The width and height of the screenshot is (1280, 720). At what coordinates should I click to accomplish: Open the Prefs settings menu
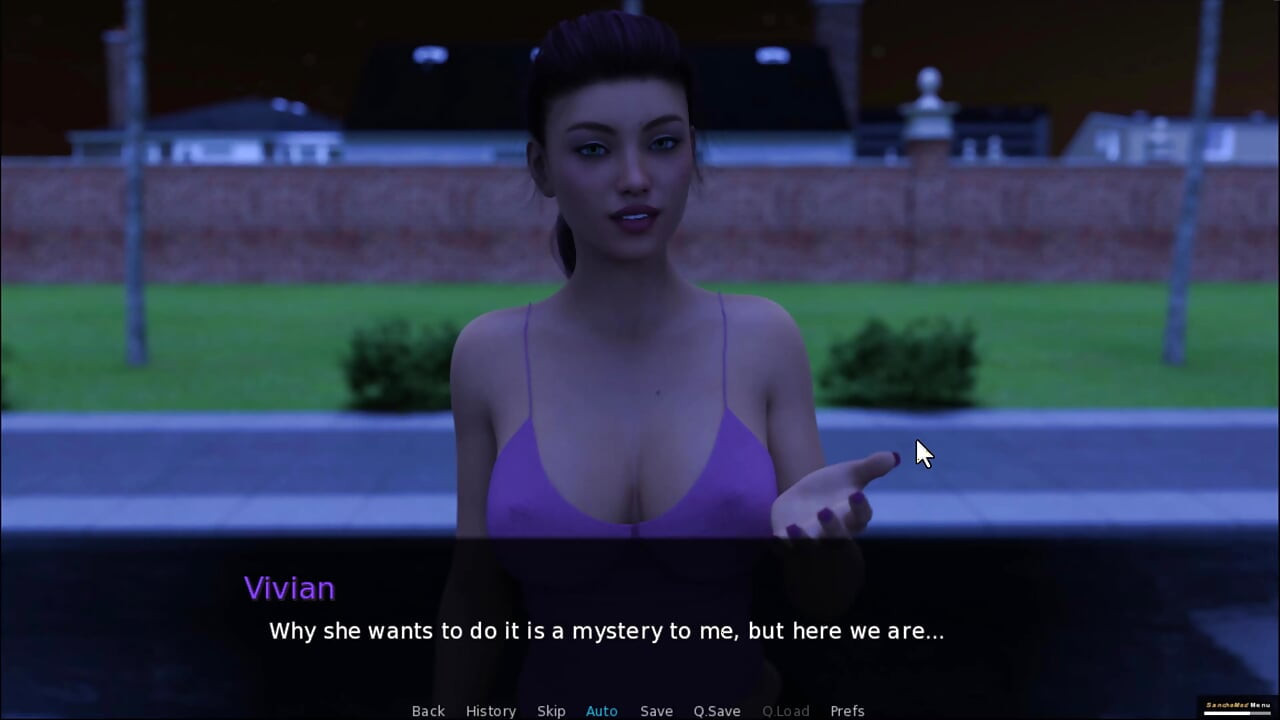[x=847, y=711]
